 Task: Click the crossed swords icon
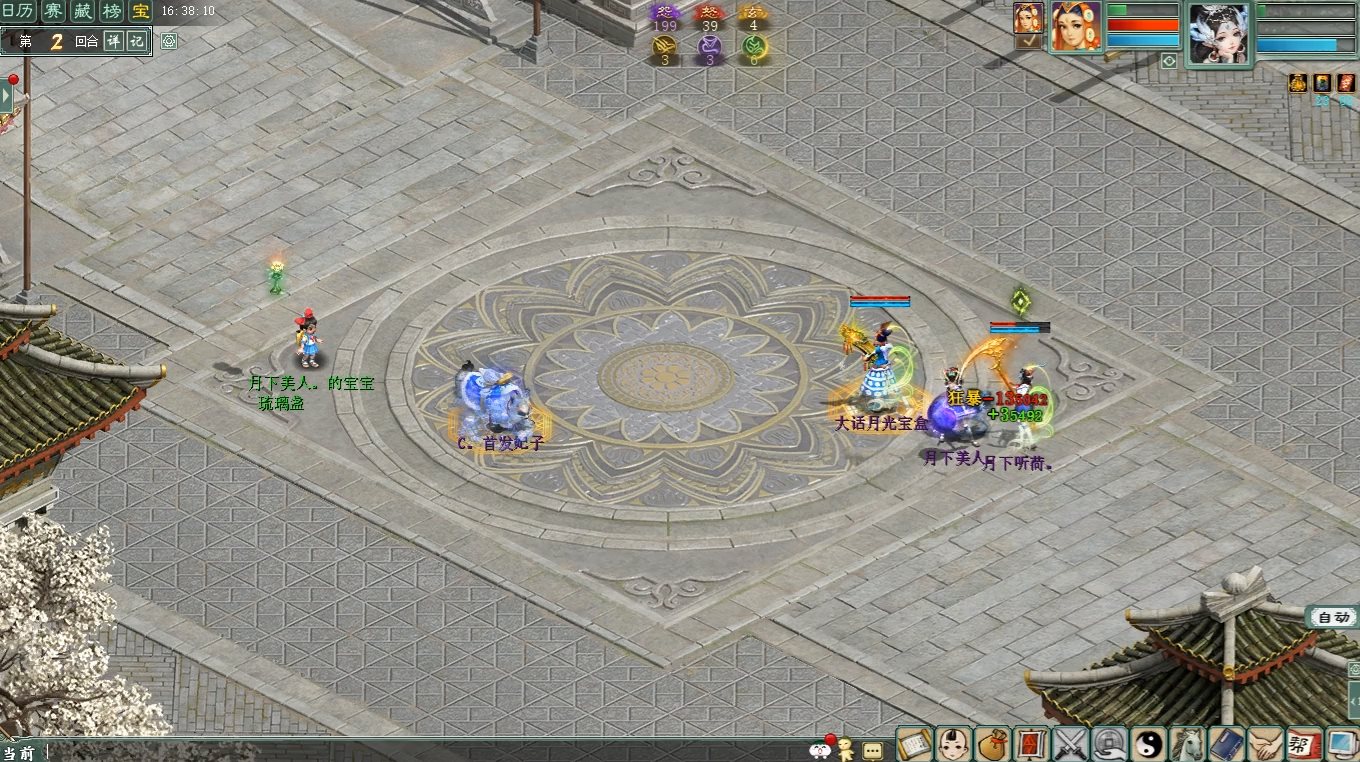pyautogui.click(x=1071, y=744)
